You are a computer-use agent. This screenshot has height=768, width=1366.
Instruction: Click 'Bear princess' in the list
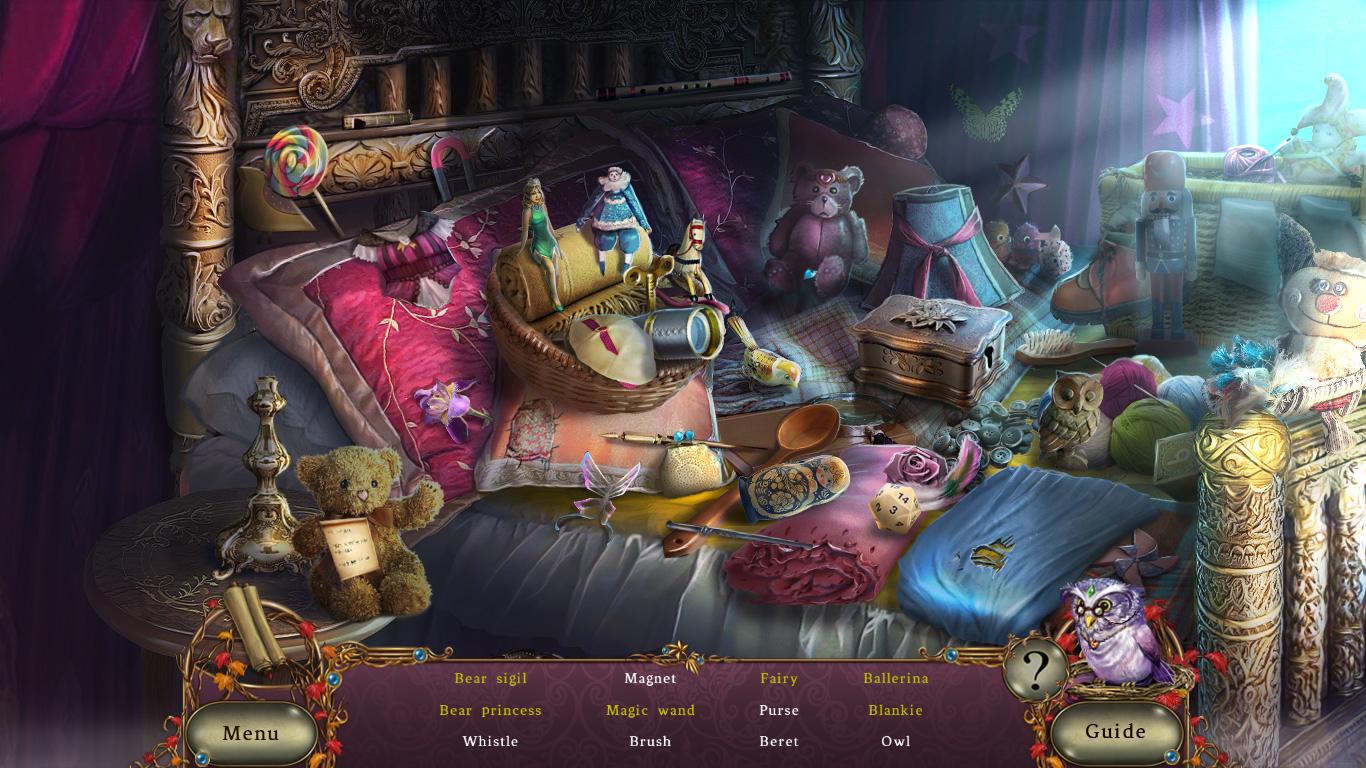[x=492, y=710]
